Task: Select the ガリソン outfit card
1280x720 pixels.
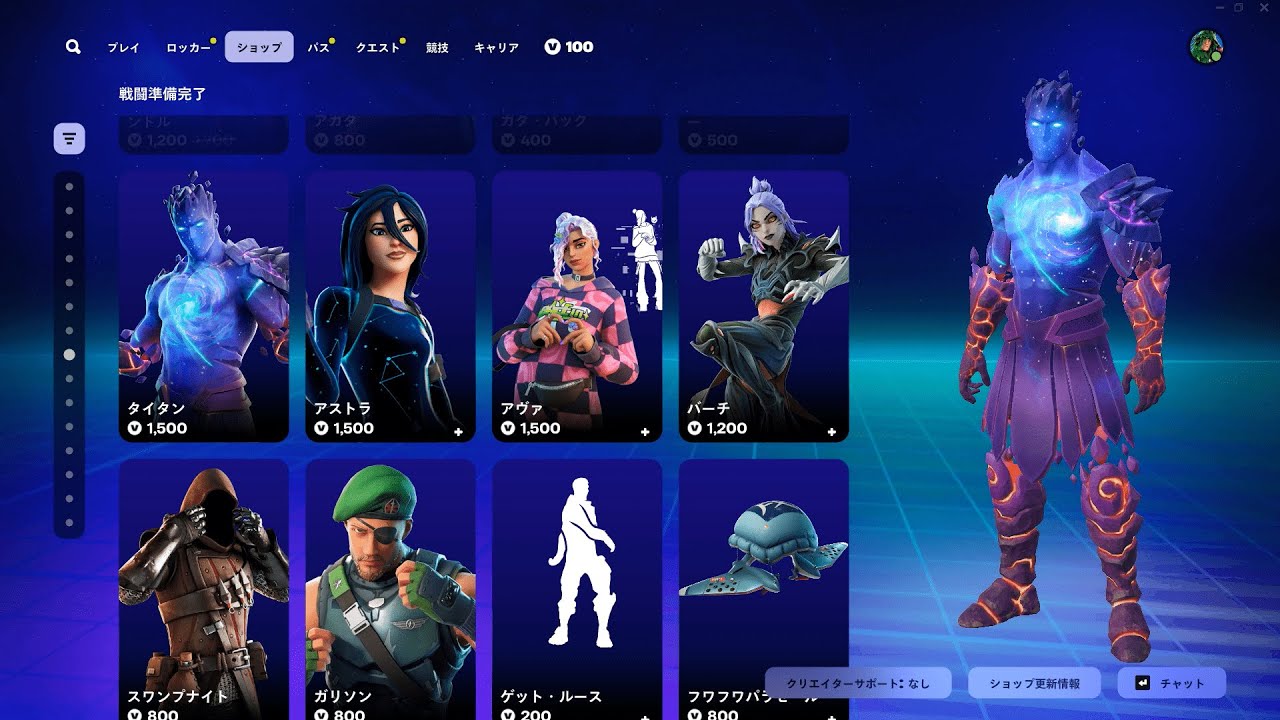Action: tap(390, 590)
